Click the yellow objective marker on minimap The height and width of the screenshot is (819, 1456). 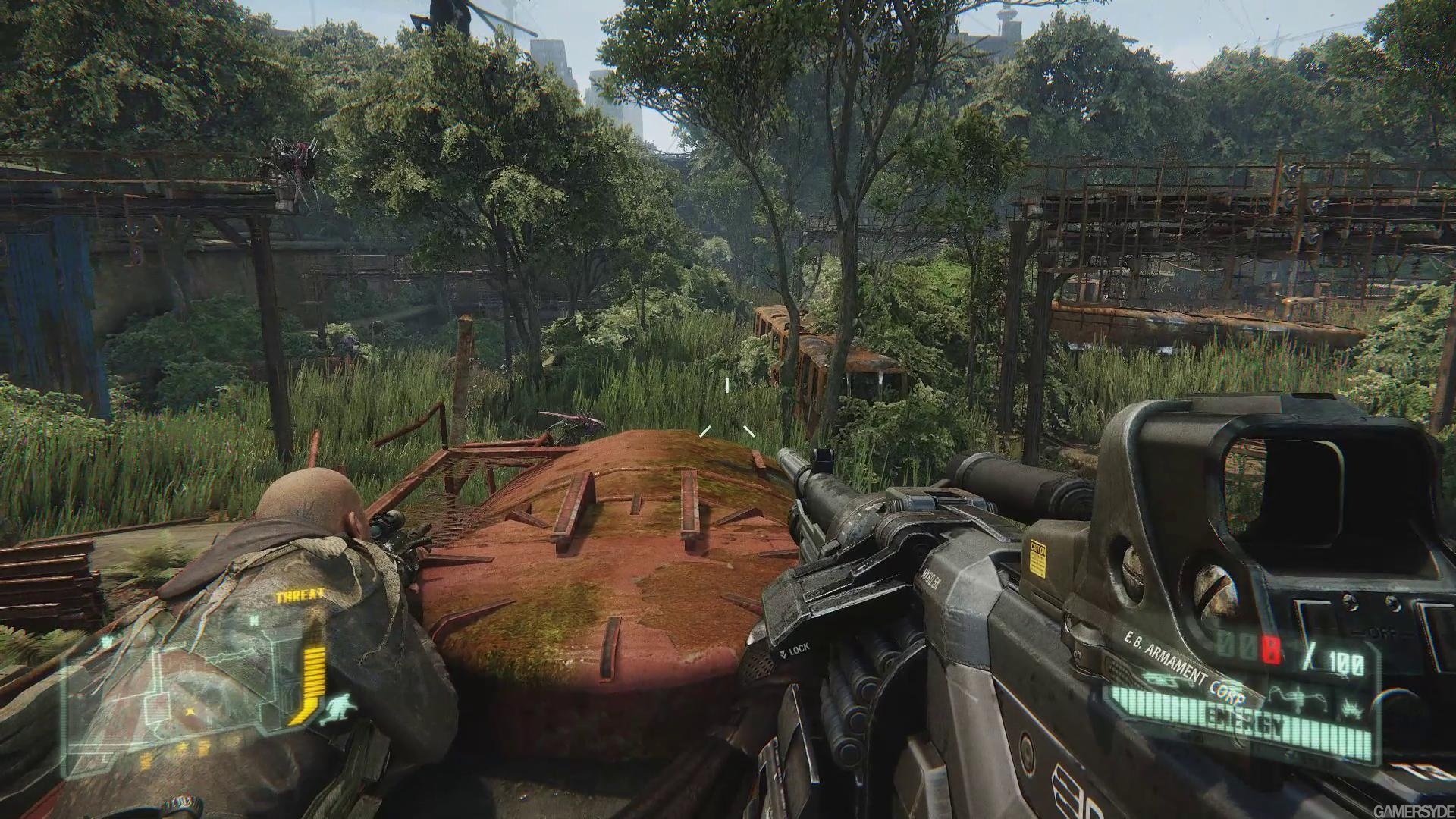coord(189,714)
